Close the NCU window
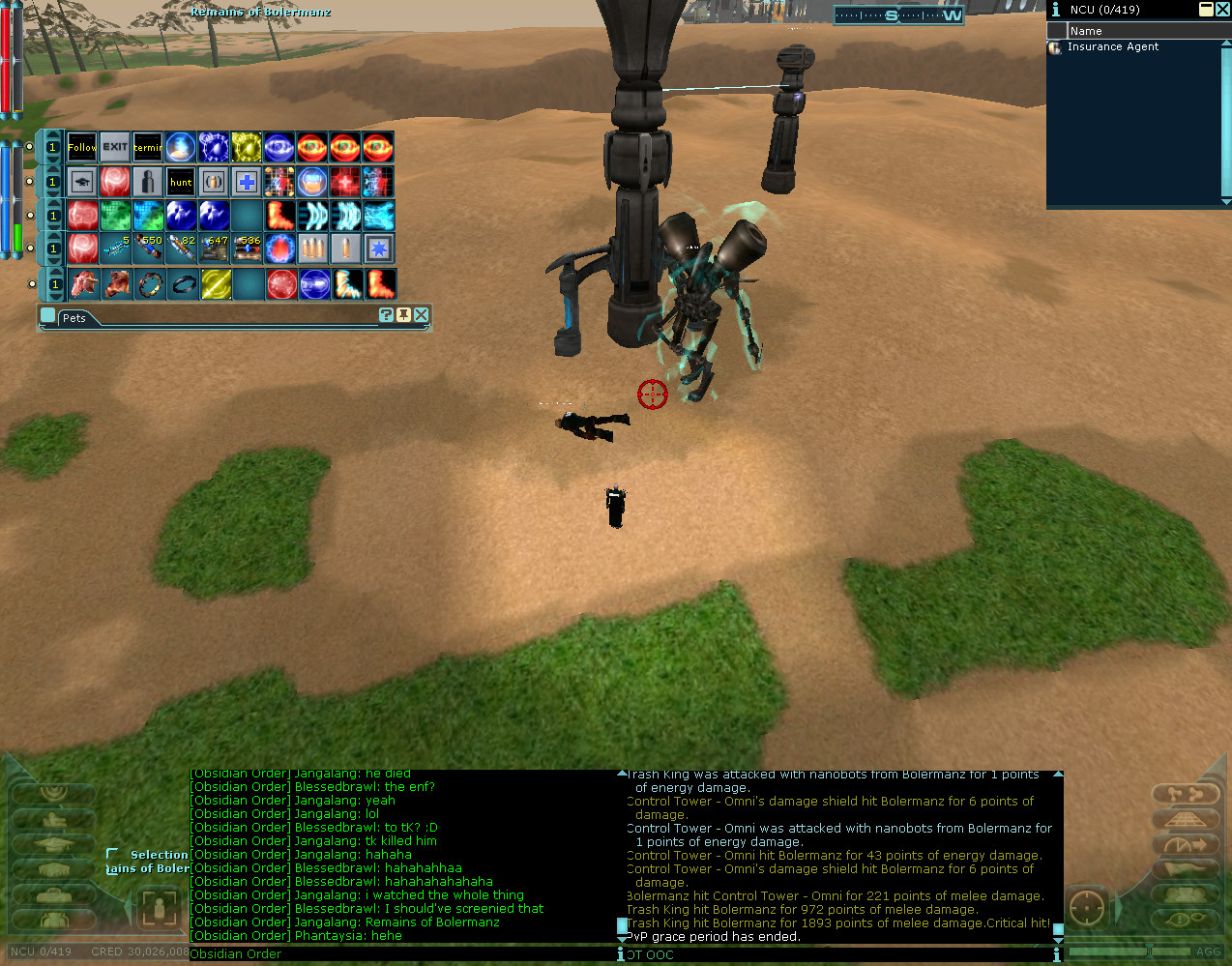 click(x=1222, y=10)
